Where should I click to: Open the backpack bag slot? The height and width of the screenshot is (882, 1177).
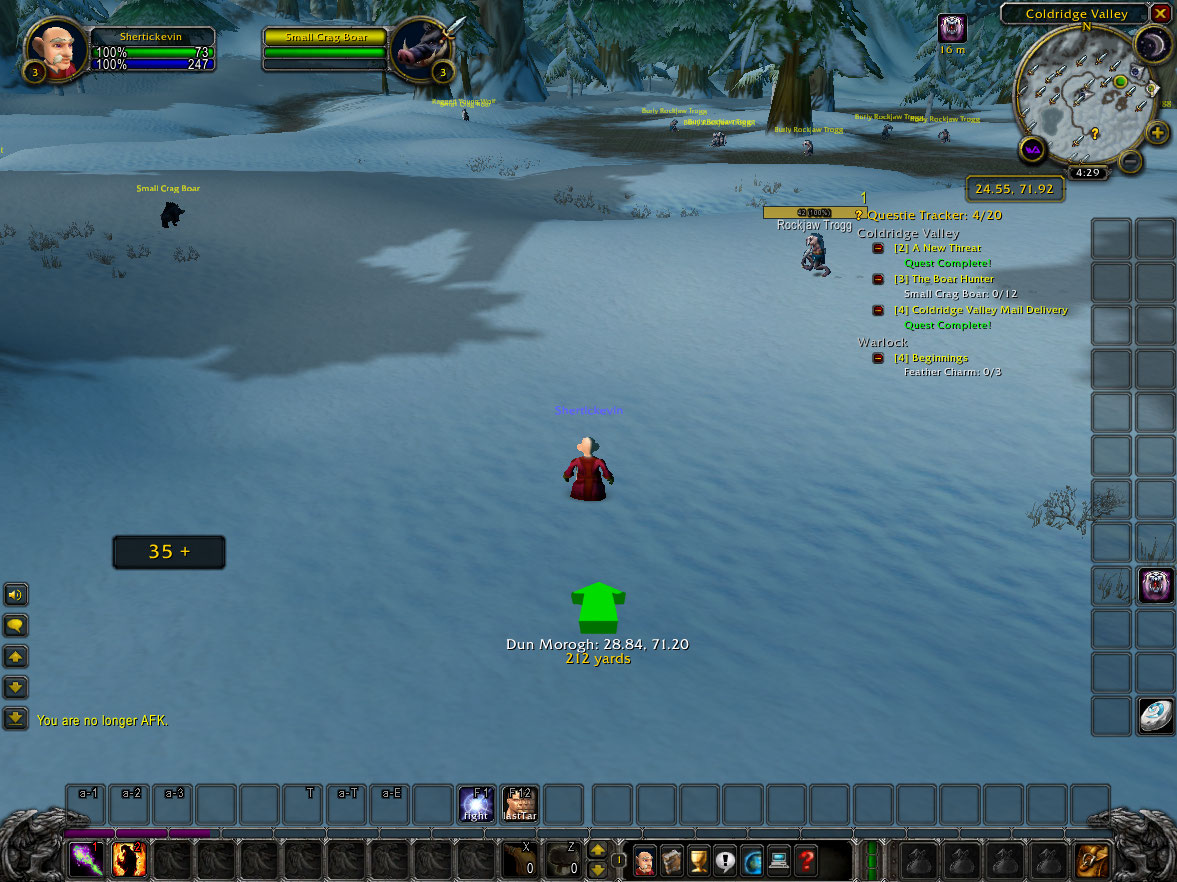coord(1092,860)
